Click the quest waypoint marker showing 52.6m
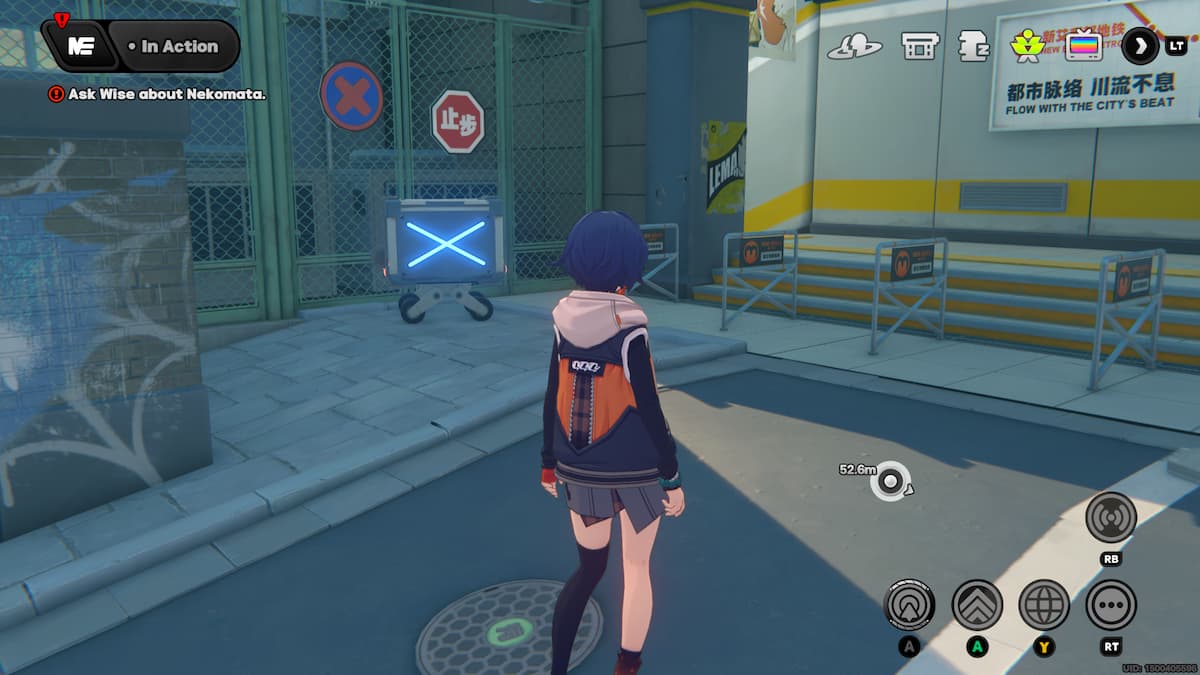1200x675 pixels. tap(888, 481)
